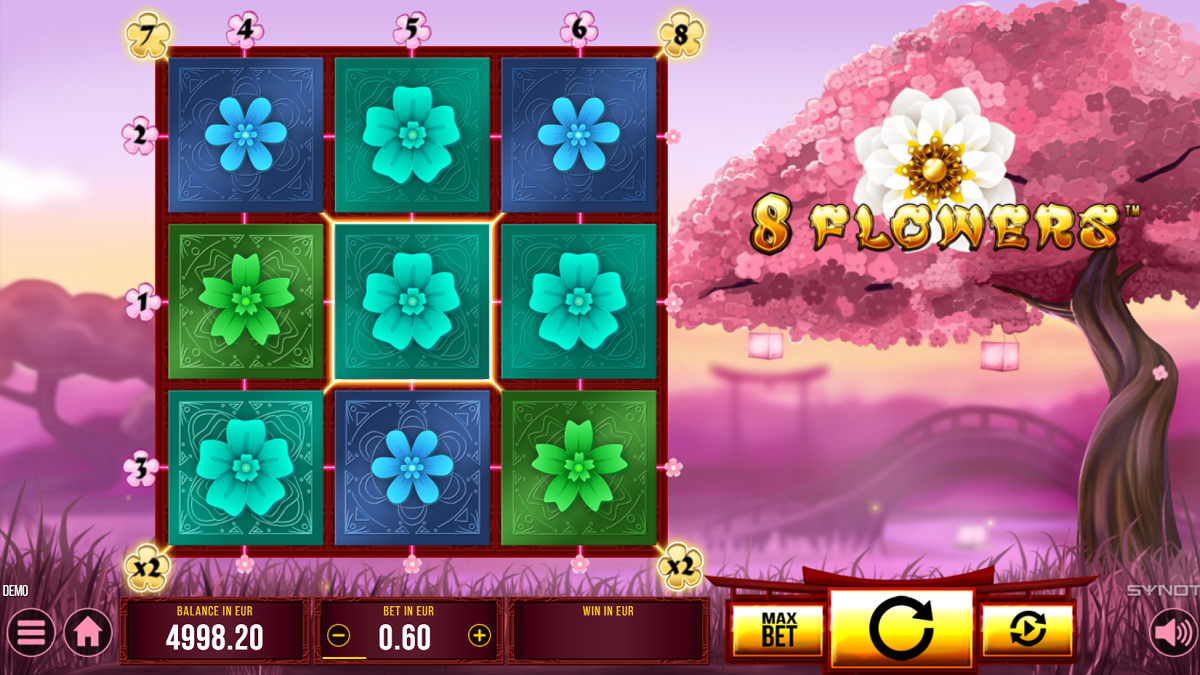
Task: Increase the bet with the plus button
Action: coord(480,636)
